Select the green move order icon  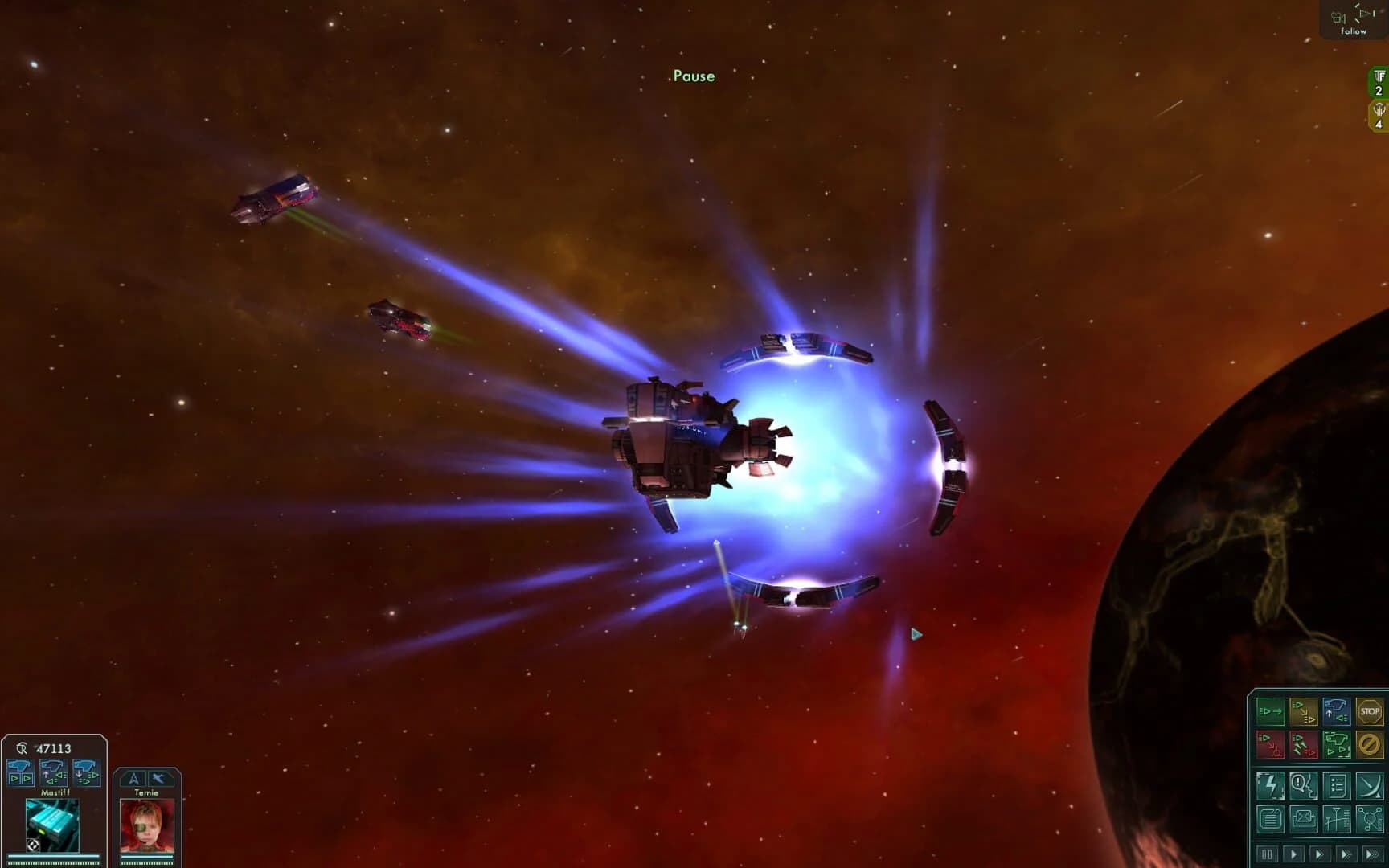pos(1270,711)
